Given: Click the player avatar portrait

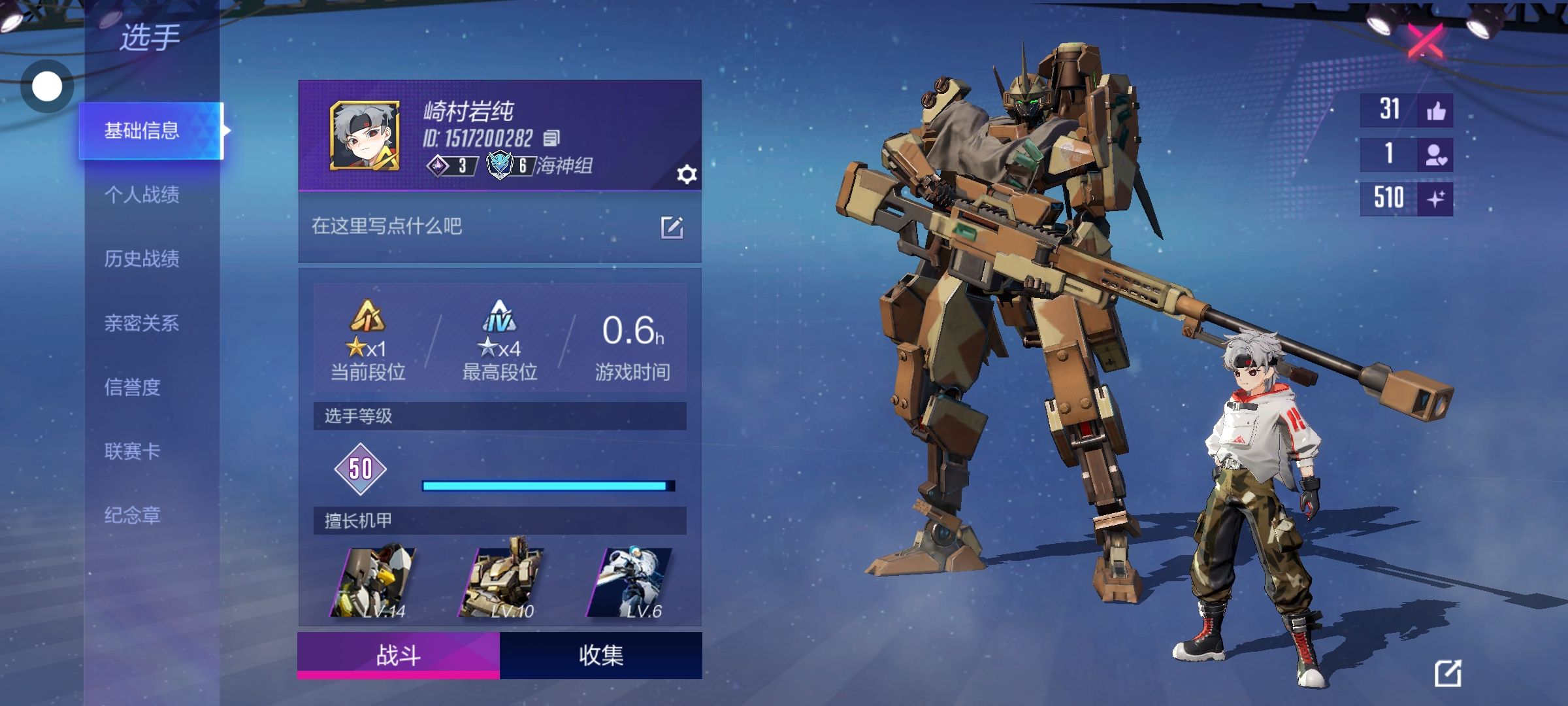Looking at the screenshot, I should (365, 136).
